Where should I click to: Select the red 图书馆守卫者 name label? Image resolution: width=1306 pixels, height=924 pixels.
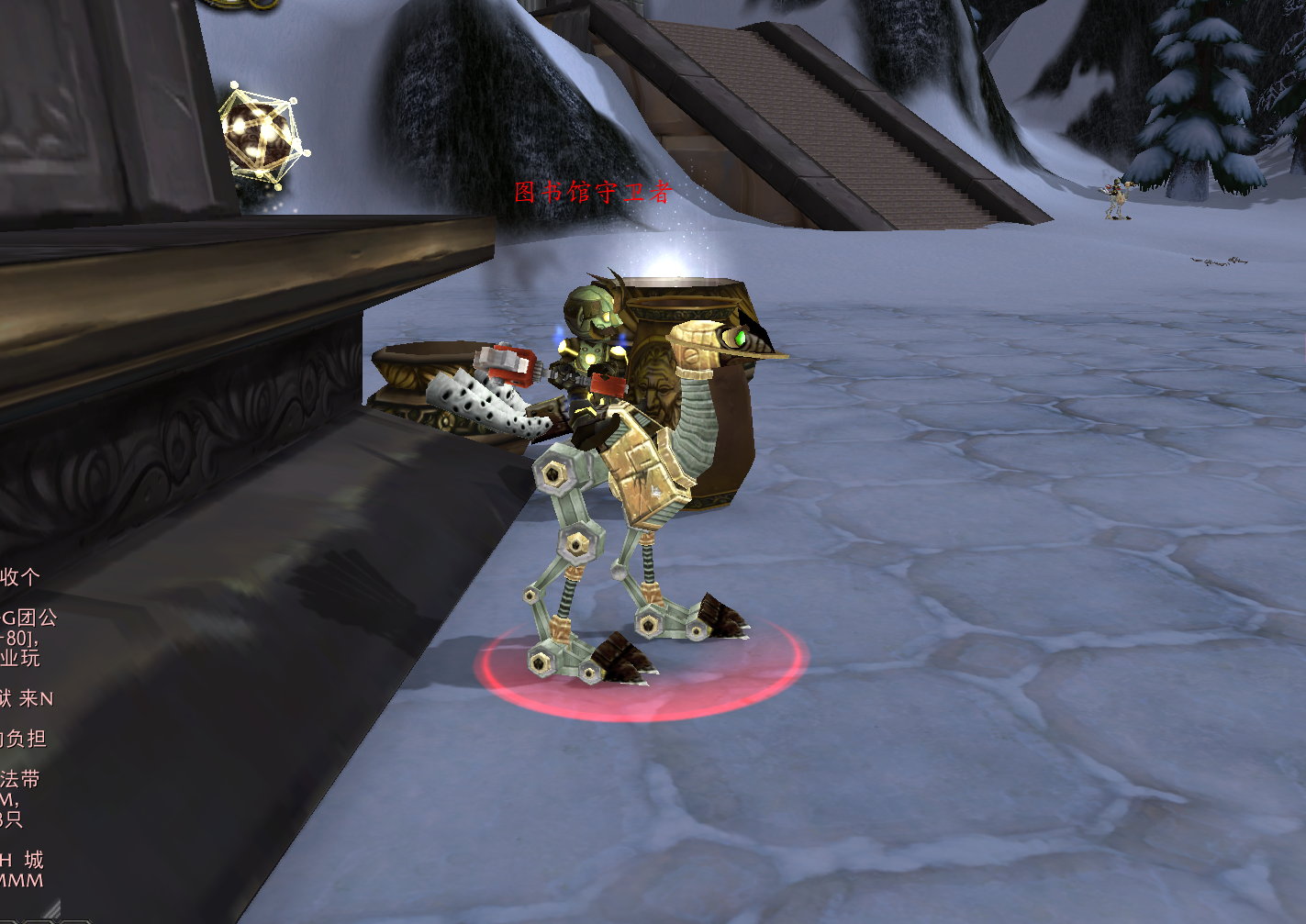(593, 192)
